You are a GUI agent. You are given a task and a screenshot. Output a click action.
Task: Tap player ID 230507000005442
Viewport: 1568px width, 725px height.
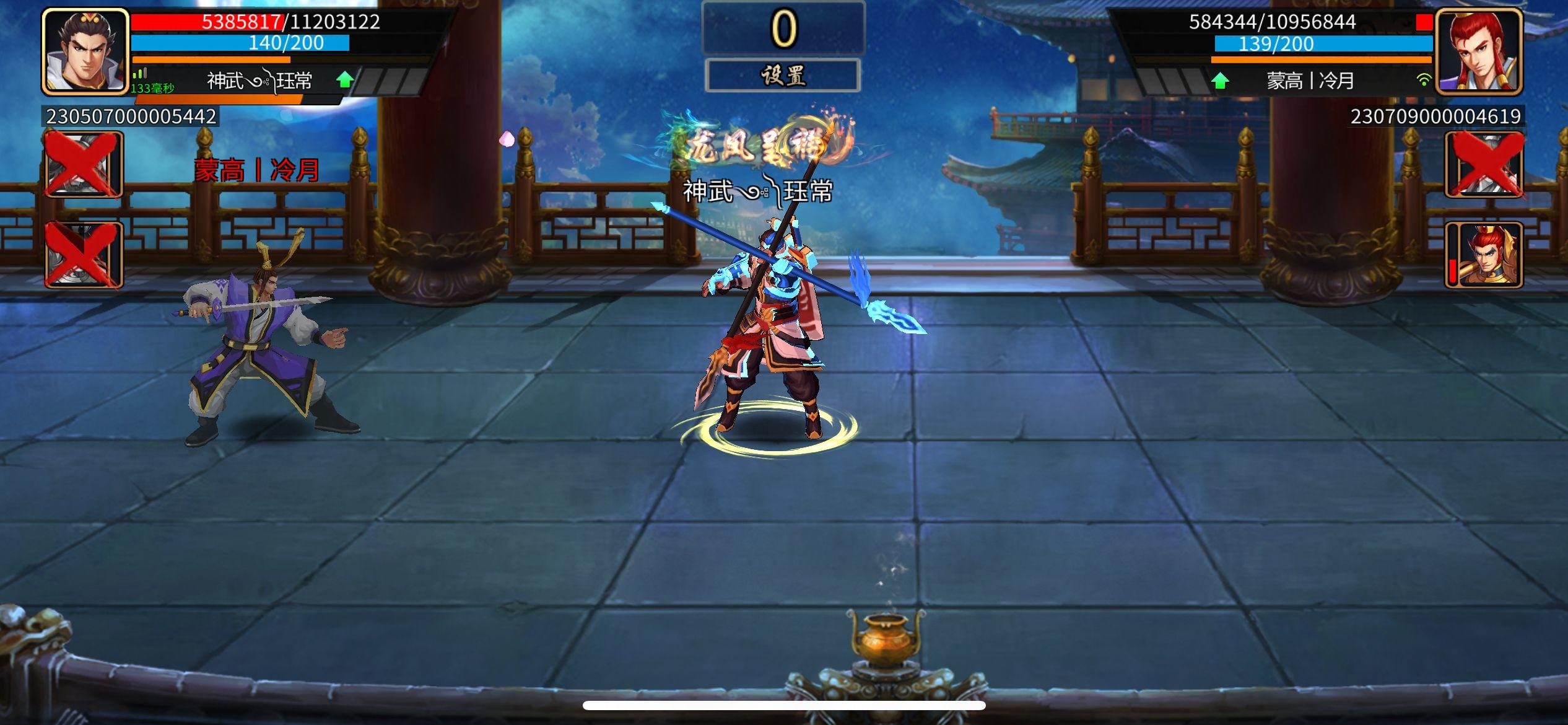[129, 115]
